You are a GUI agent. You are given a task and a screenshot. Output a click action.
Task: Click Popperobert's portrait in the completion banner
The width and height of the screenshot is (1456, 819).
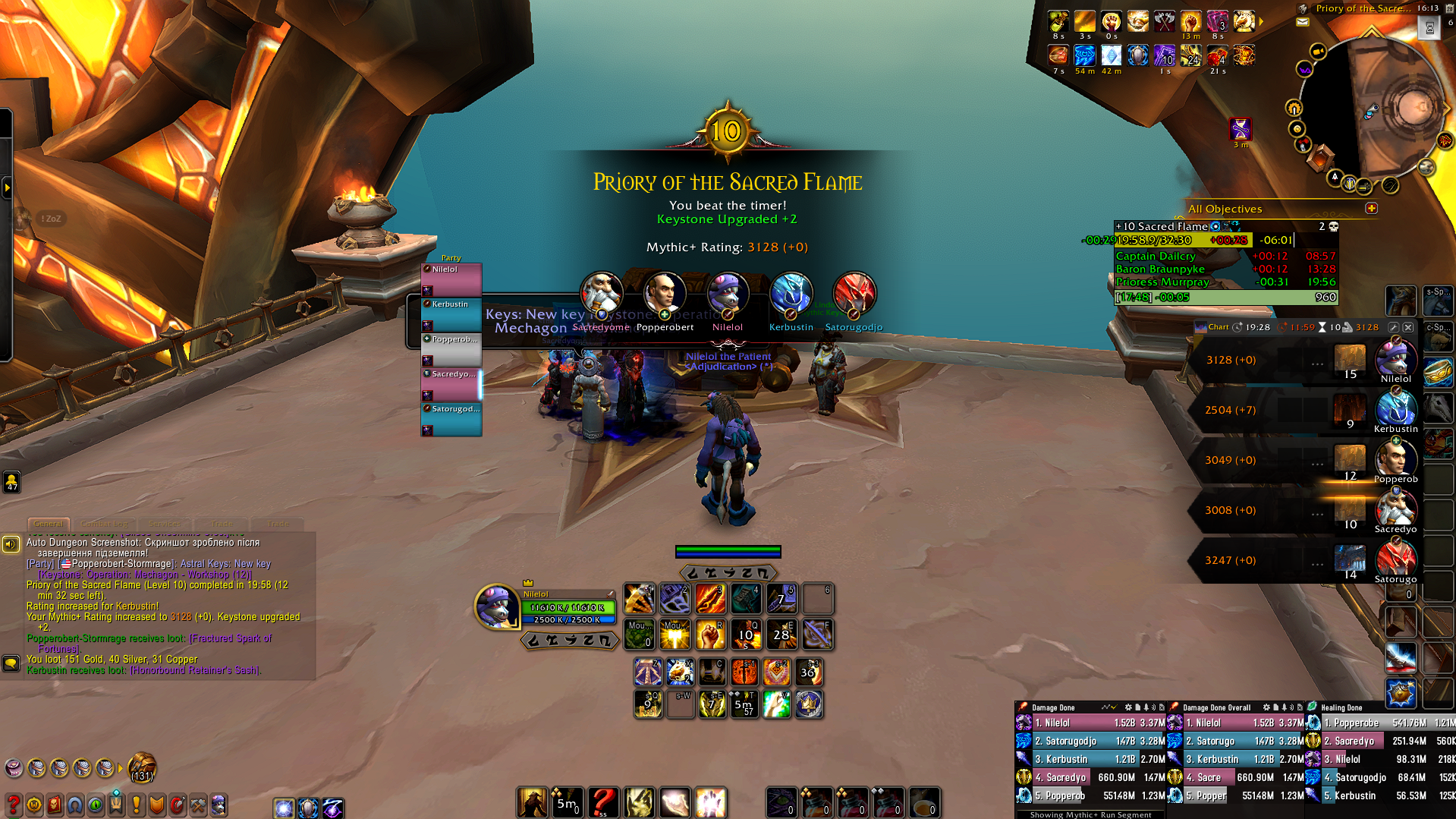[x=665, y=293]
